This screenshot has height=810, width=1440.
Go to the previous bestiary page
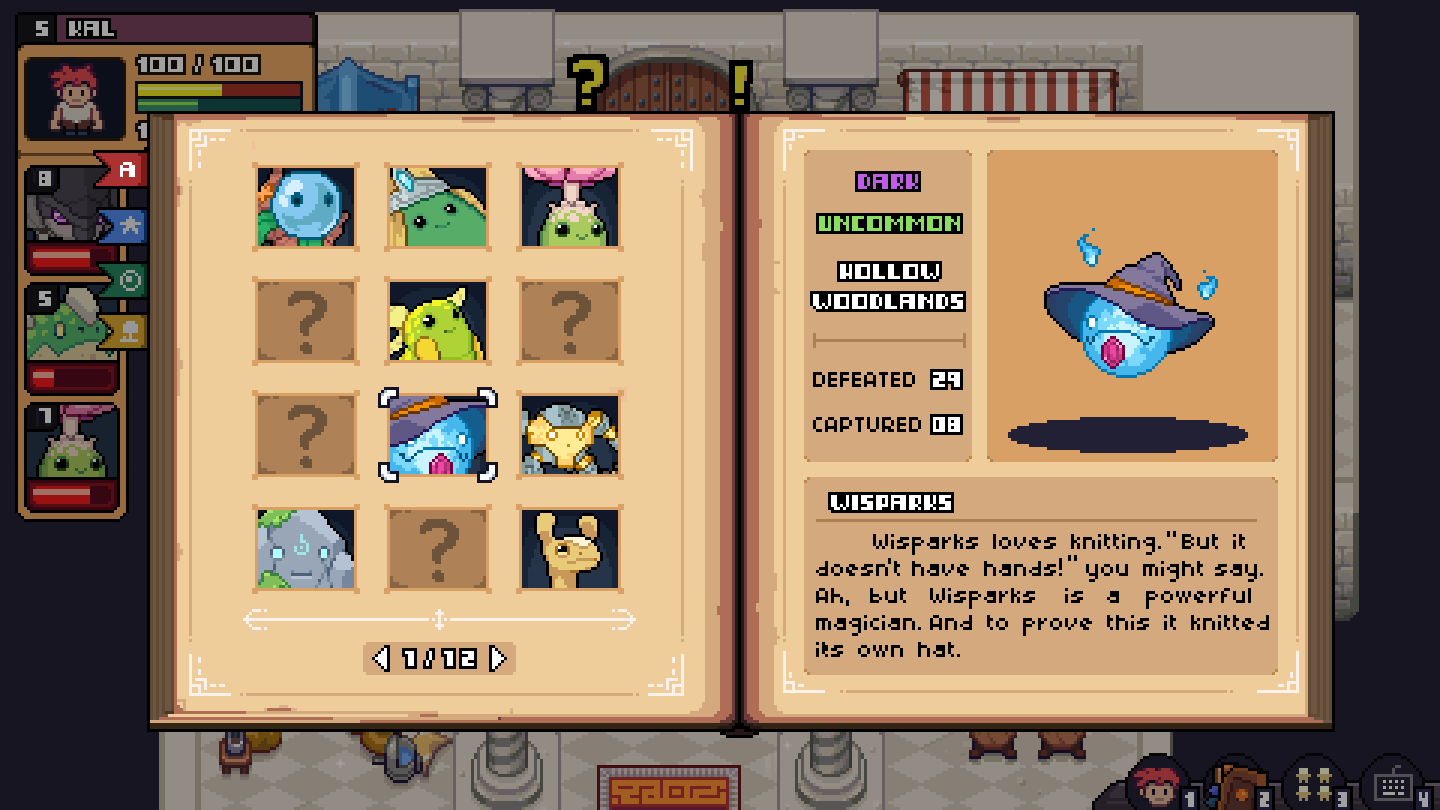click(380, 658)
